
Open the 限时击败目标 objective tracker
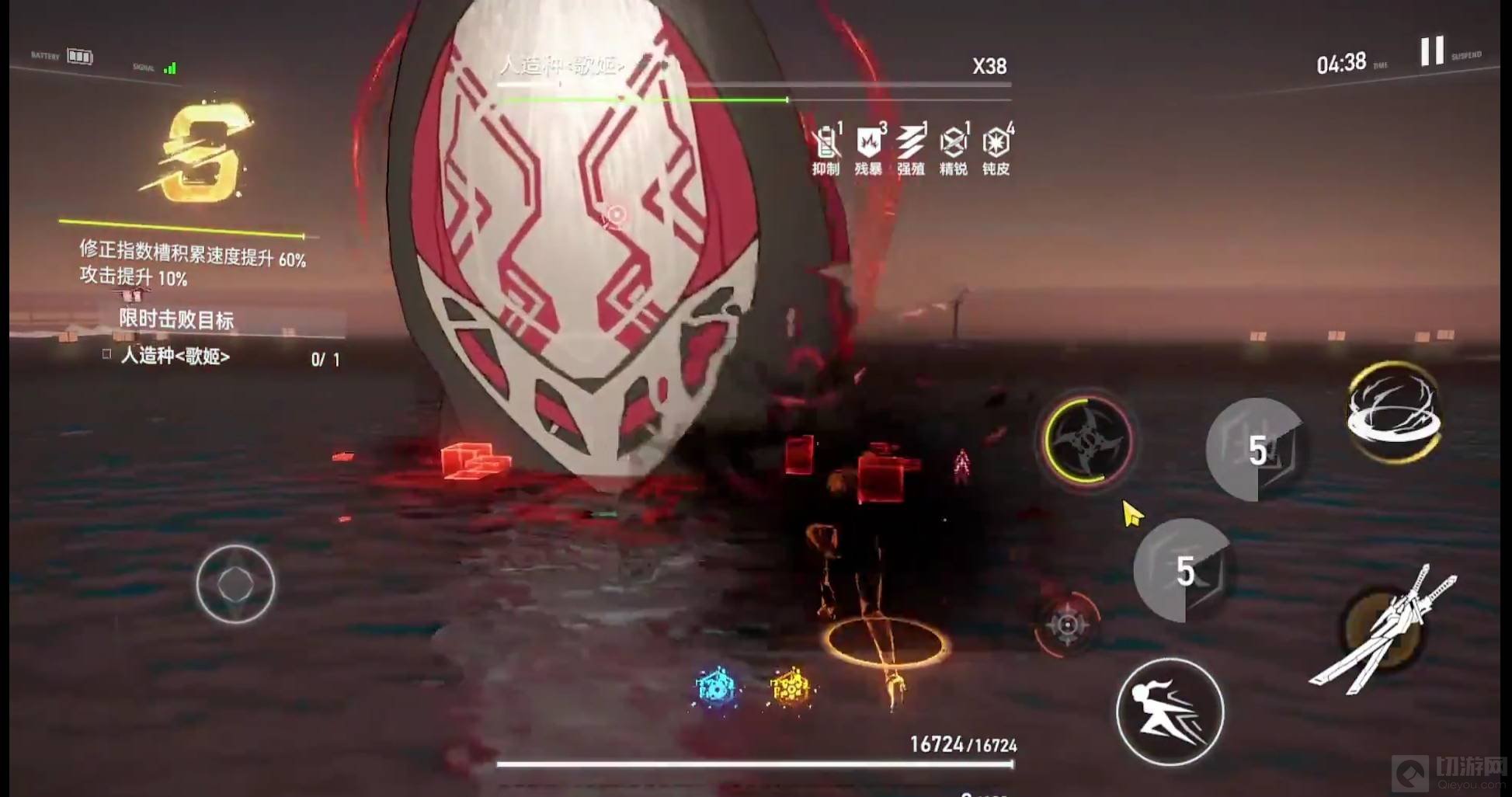coord(176,319)
